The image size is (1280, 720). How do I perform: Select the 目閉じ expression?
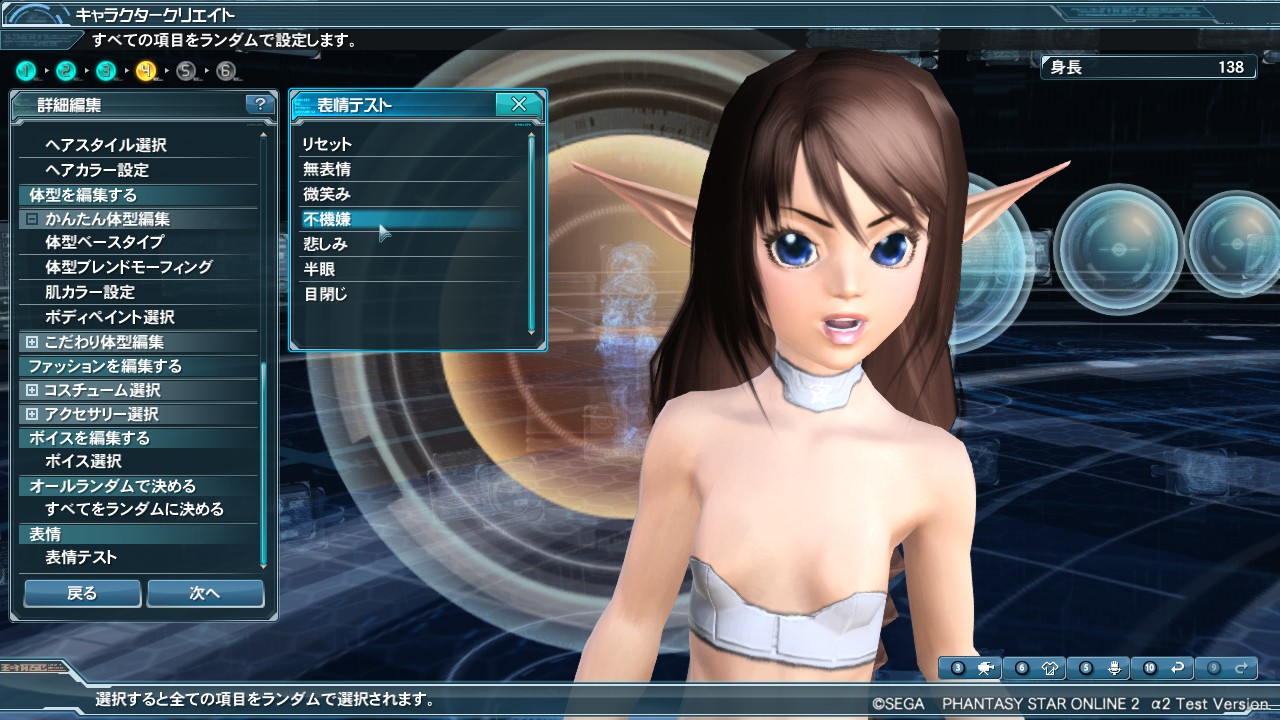point(325,294)
